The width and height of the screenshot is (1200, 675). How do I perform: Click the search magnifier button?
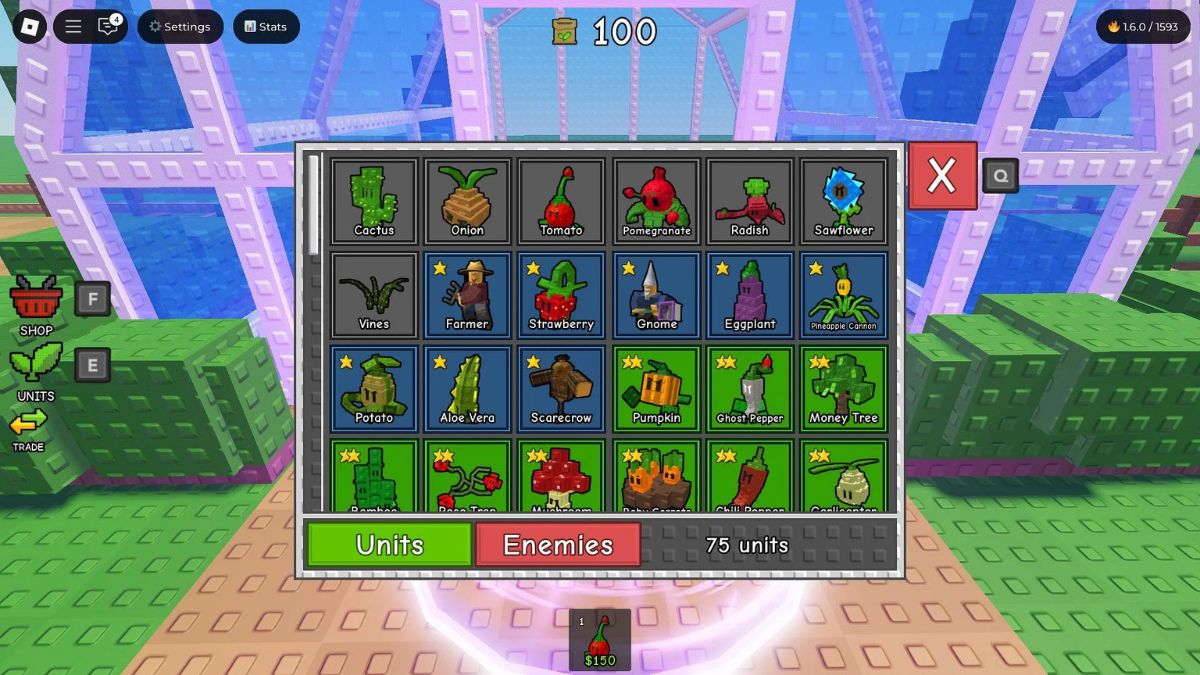(x=1000, y=177)
